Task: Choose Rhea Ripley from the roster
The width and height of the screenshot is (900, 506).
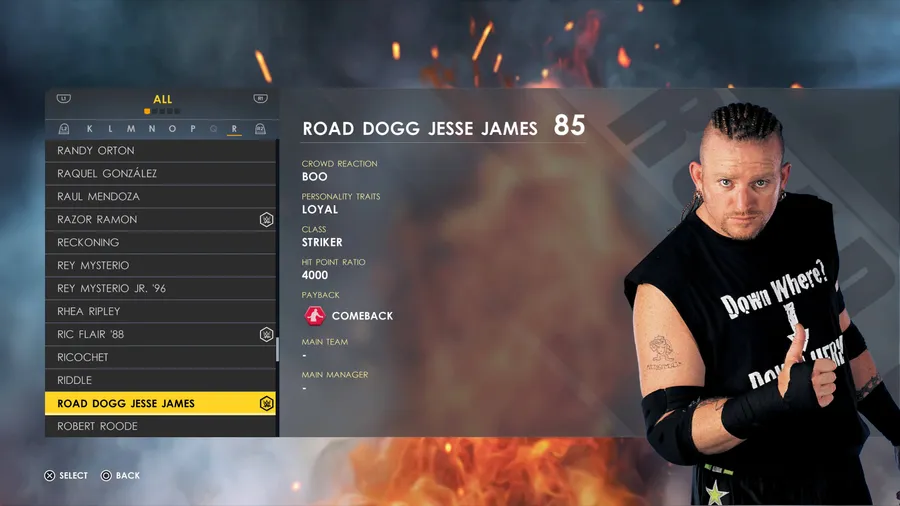Action: [x=160, y=311]
